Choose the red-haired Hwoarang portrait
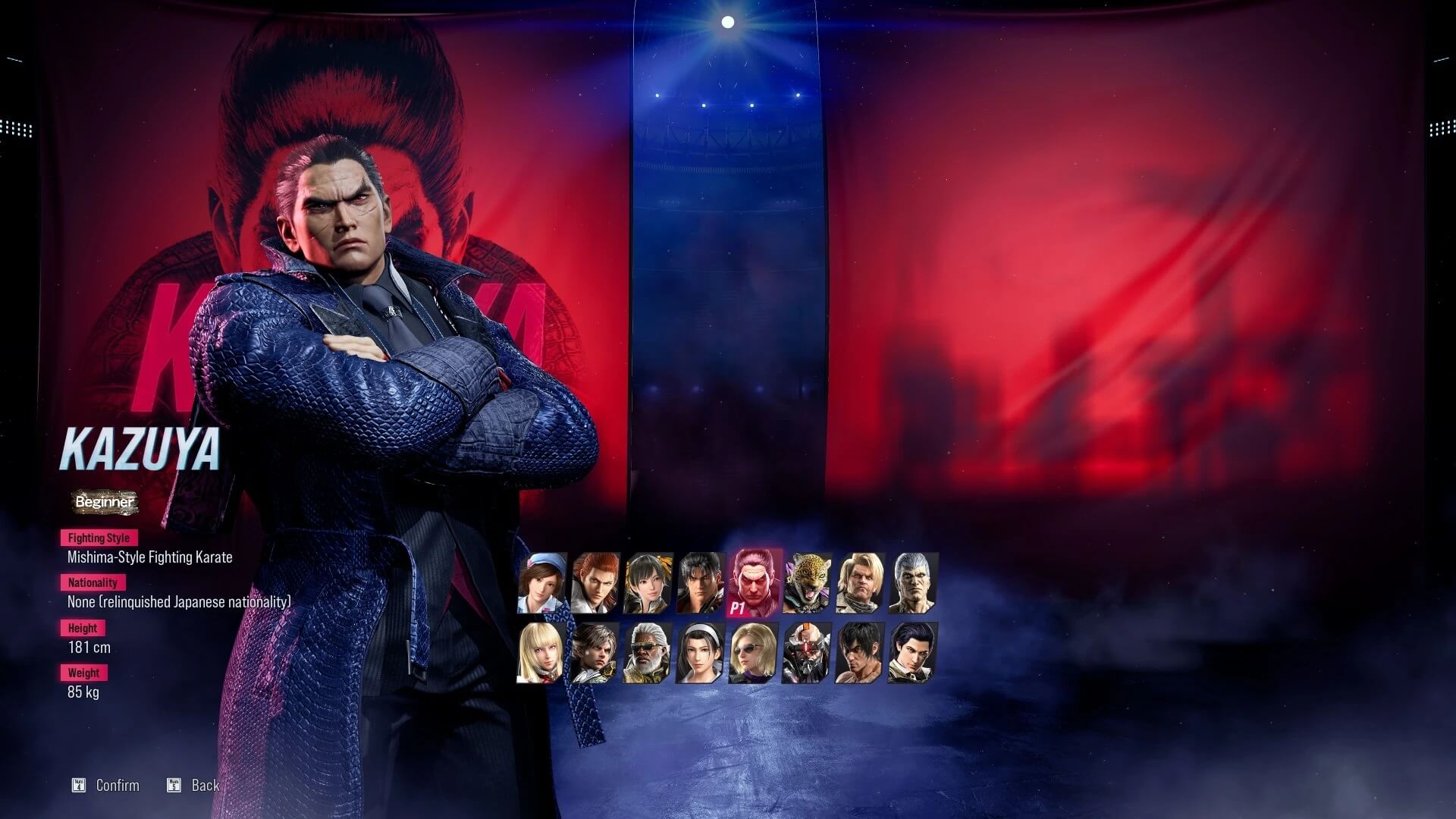 [x=595, y=582]
